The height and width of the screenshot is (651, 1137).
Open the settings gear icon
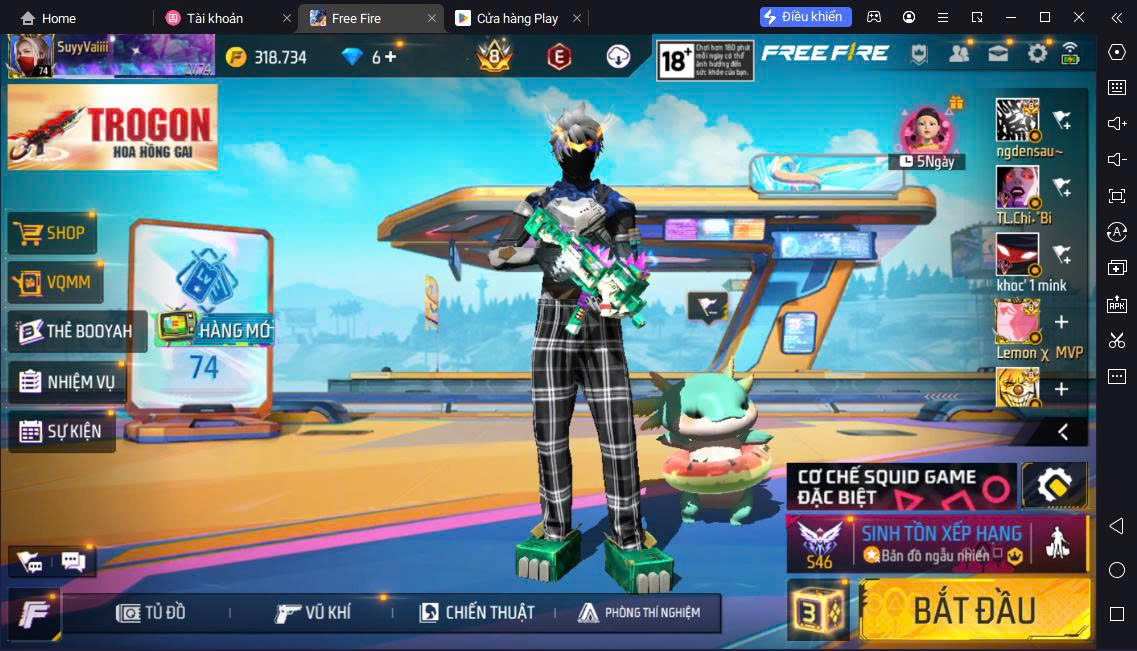(x=1037, y=54)
